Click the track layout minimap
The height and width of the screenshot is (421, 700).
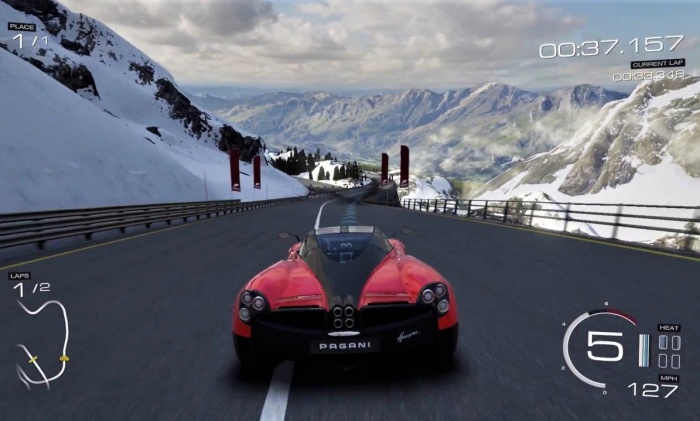(x=42, y=343)
